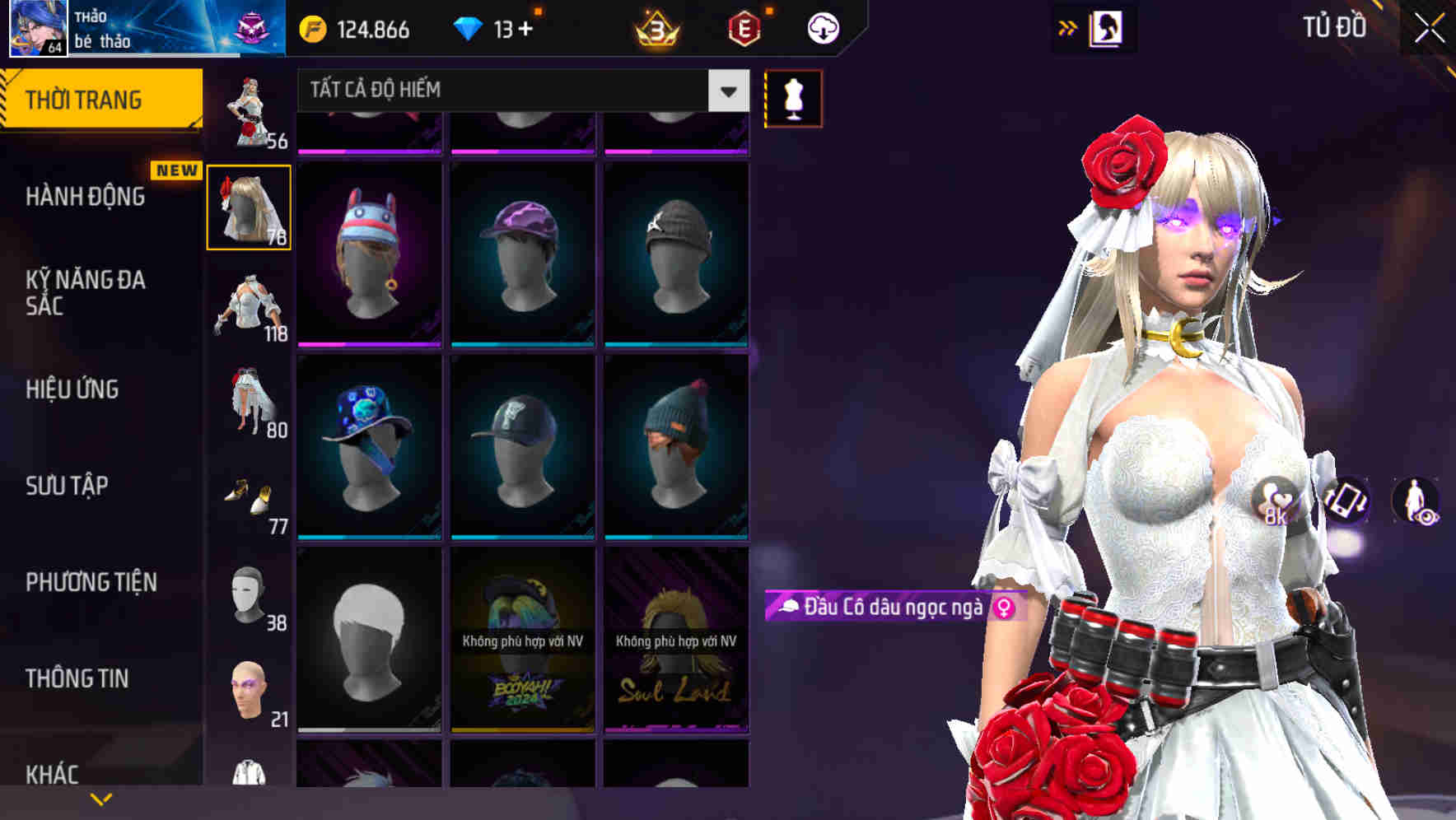Viewport: 1456px width, 820px height.
Task: Collapse the panel with the double-arrow toggle
Action: (x=1067, y=26)
